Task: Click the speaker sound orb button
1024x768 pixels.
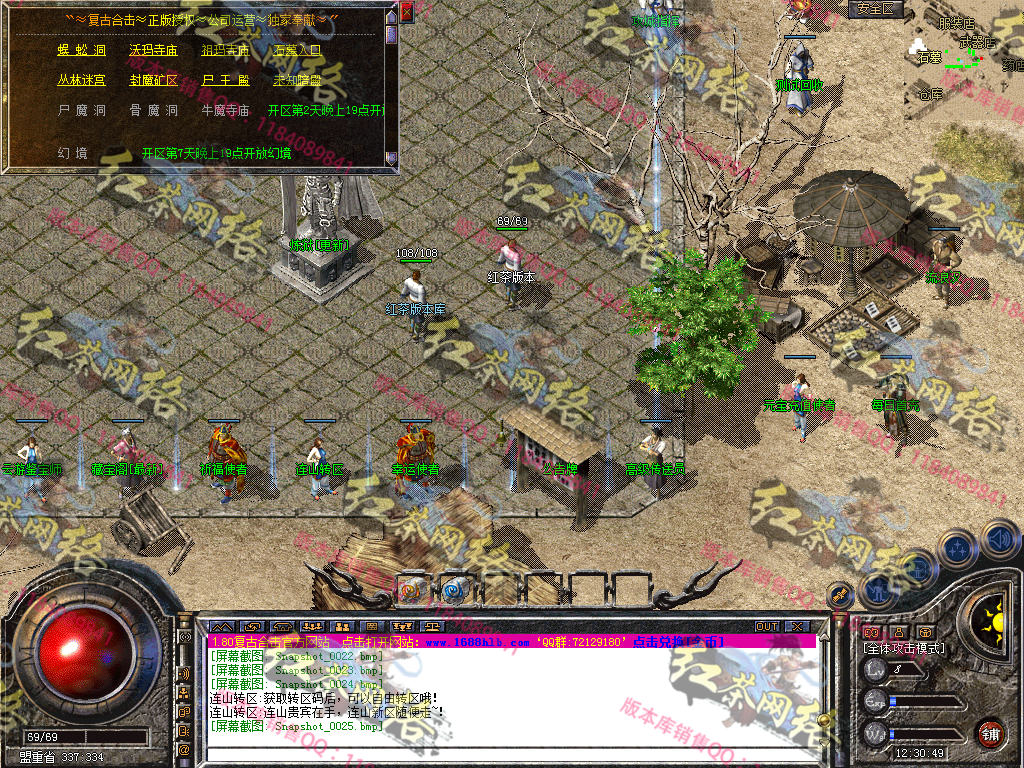Action: (998, 542)
